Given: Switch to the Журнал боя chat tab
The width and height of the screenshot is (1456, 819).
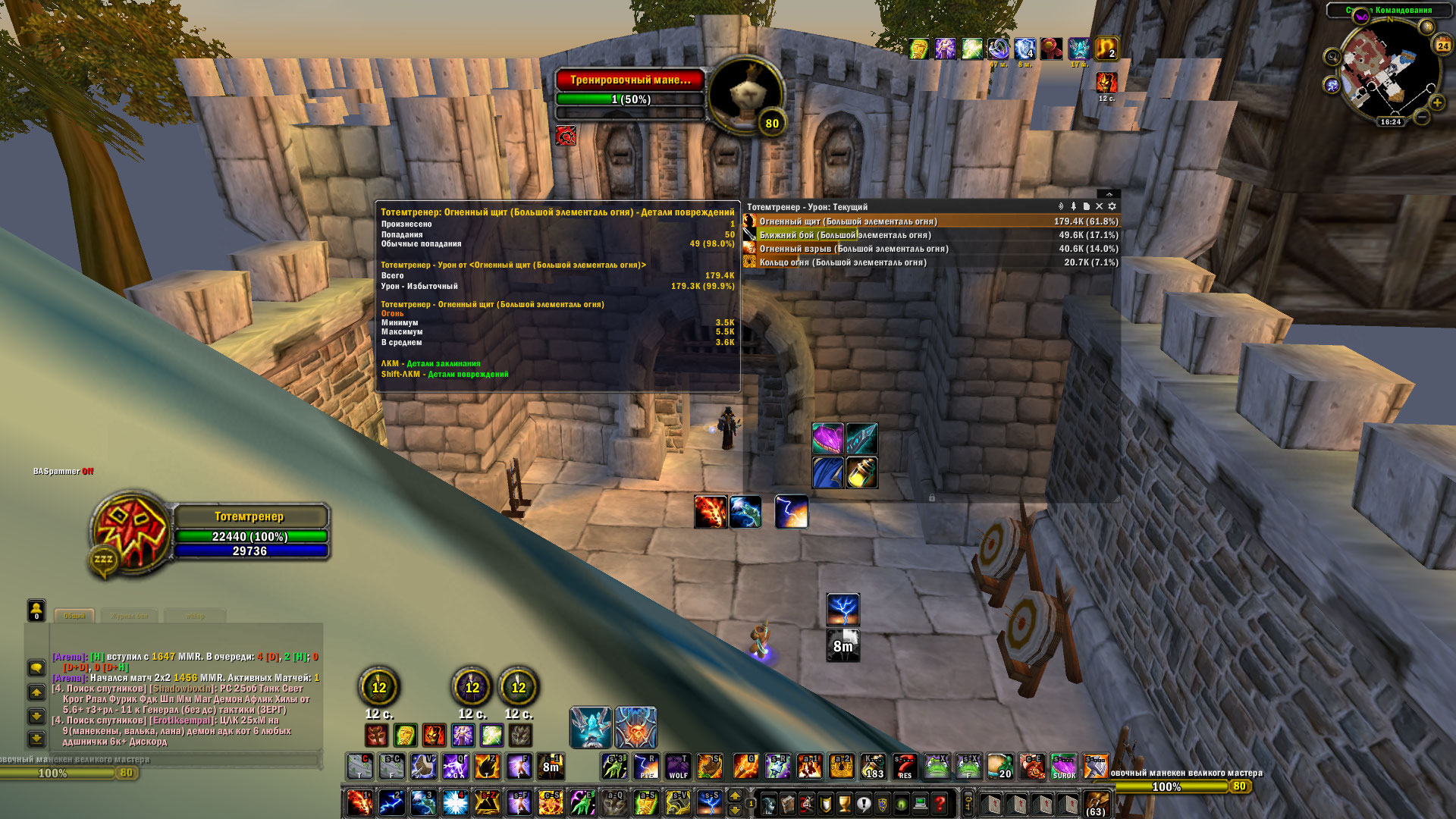Looking at the screenshot, I should click(130, 616).
